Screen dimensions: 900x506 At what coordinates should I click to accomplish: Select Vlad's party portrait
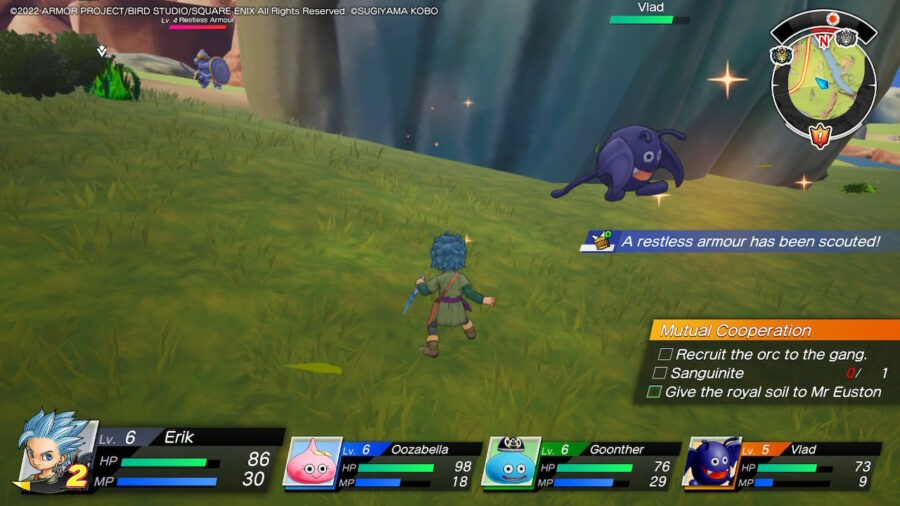coord(711,462)
